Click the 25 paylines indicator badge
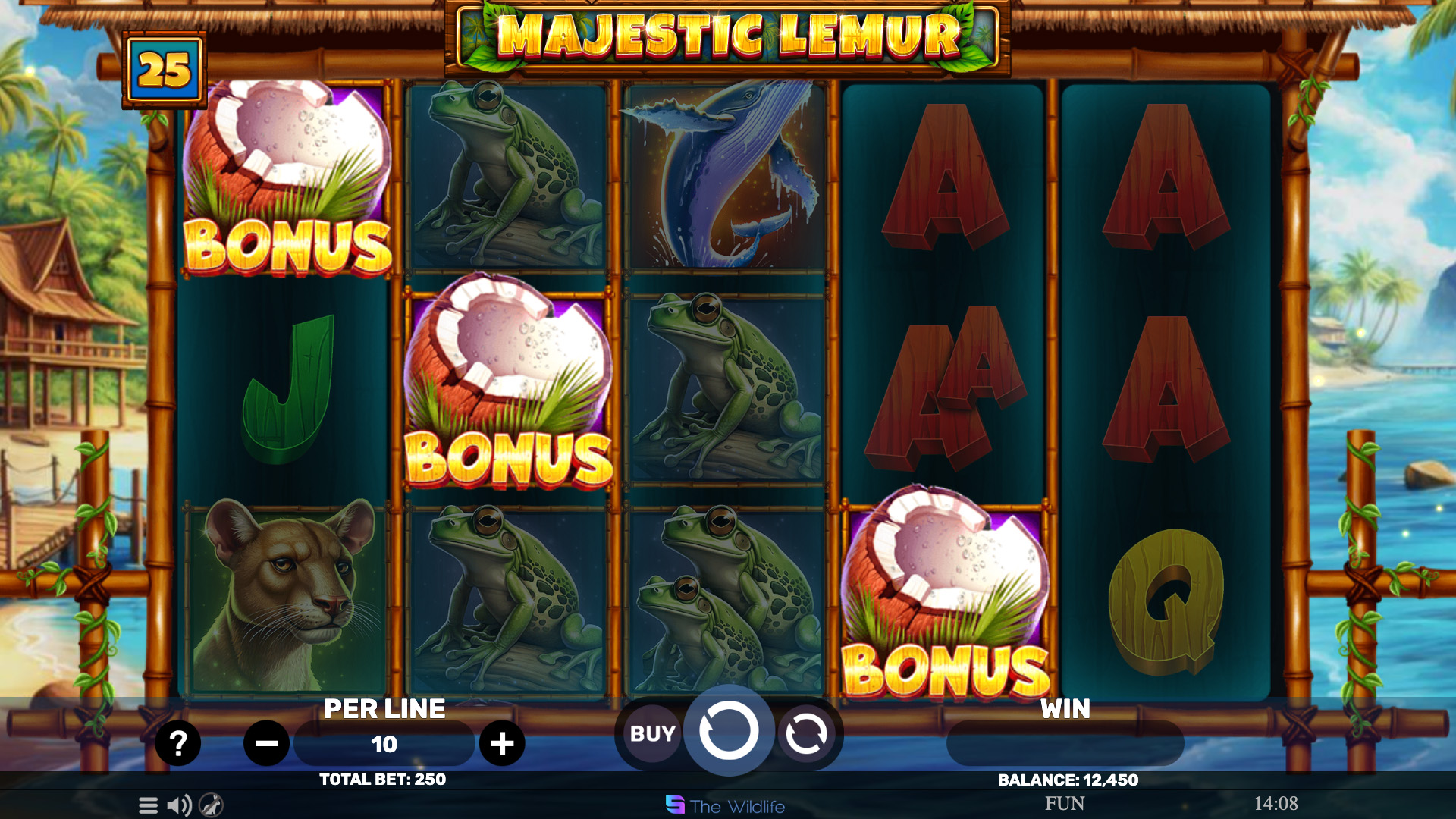 point(165,71)
